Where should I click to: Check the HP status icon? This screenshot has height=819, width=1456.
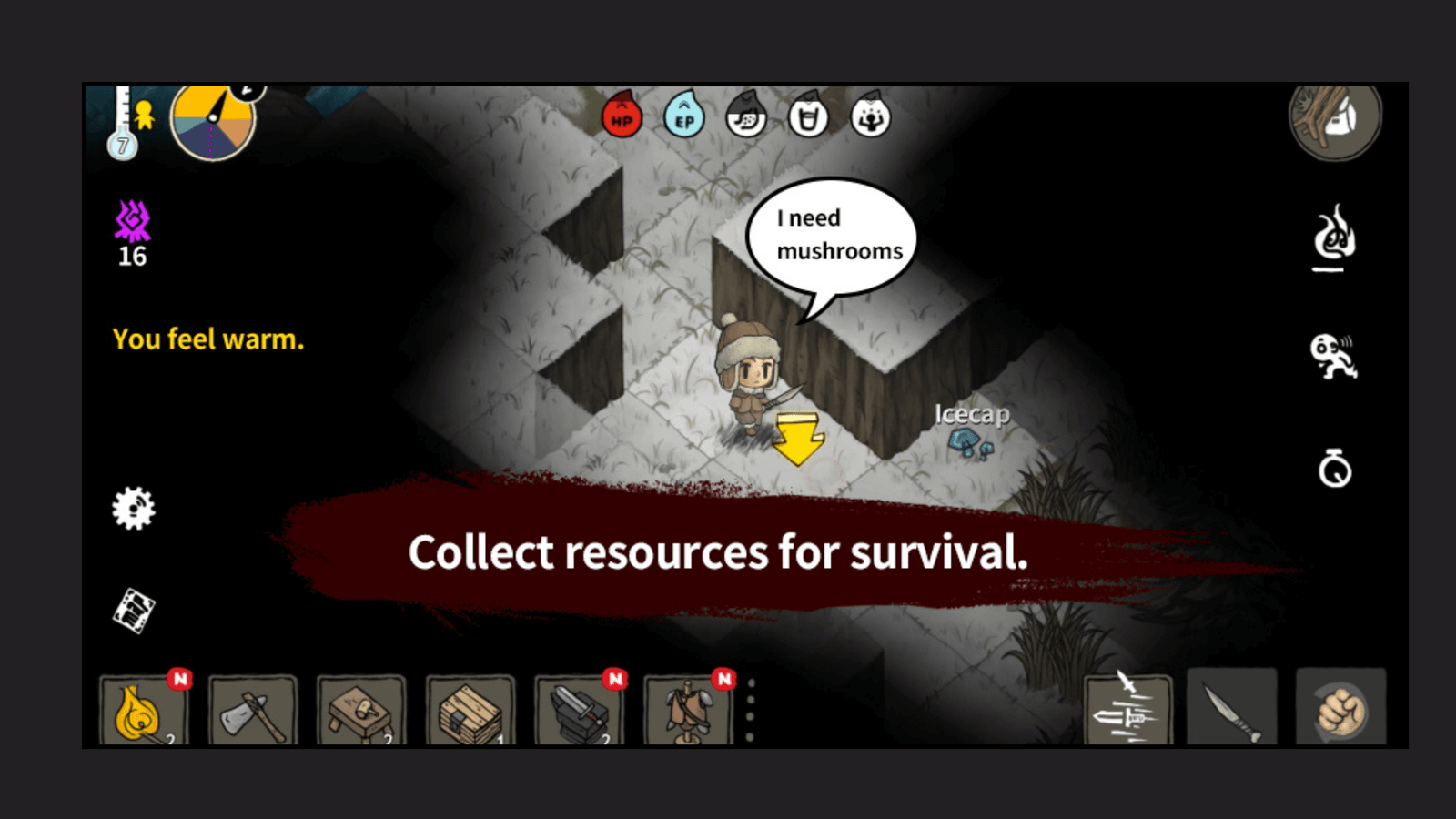(622, 118)
